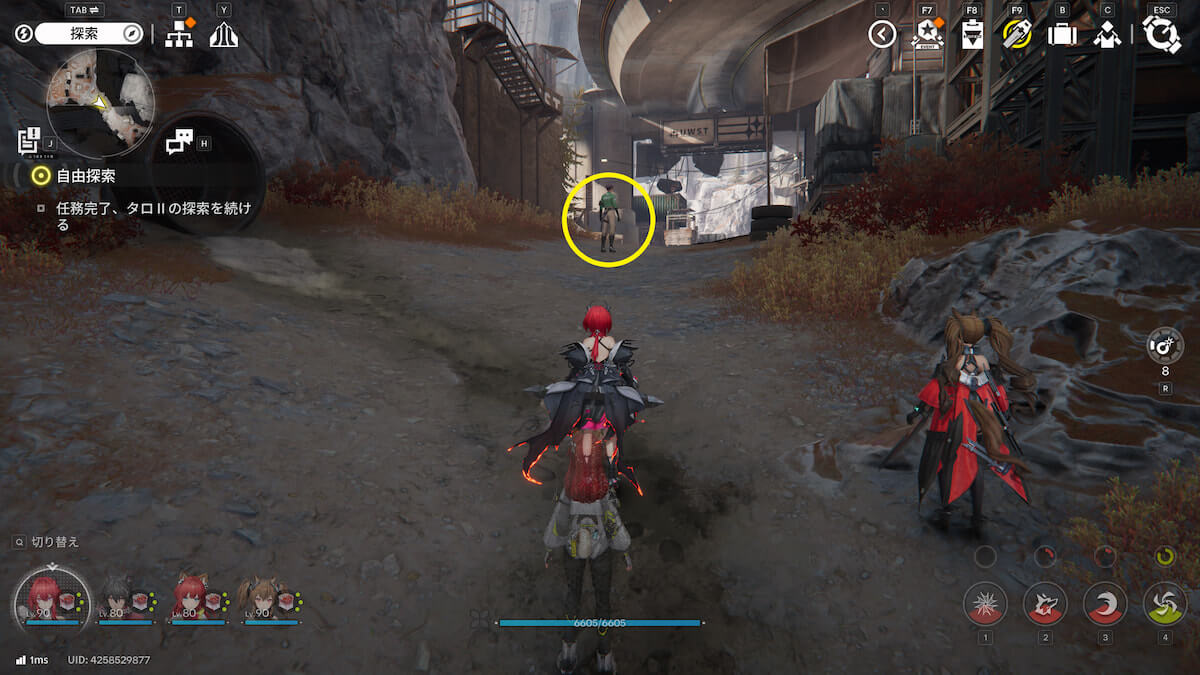Open the hierarchy tree icon with orange marker

pos(180,34)
